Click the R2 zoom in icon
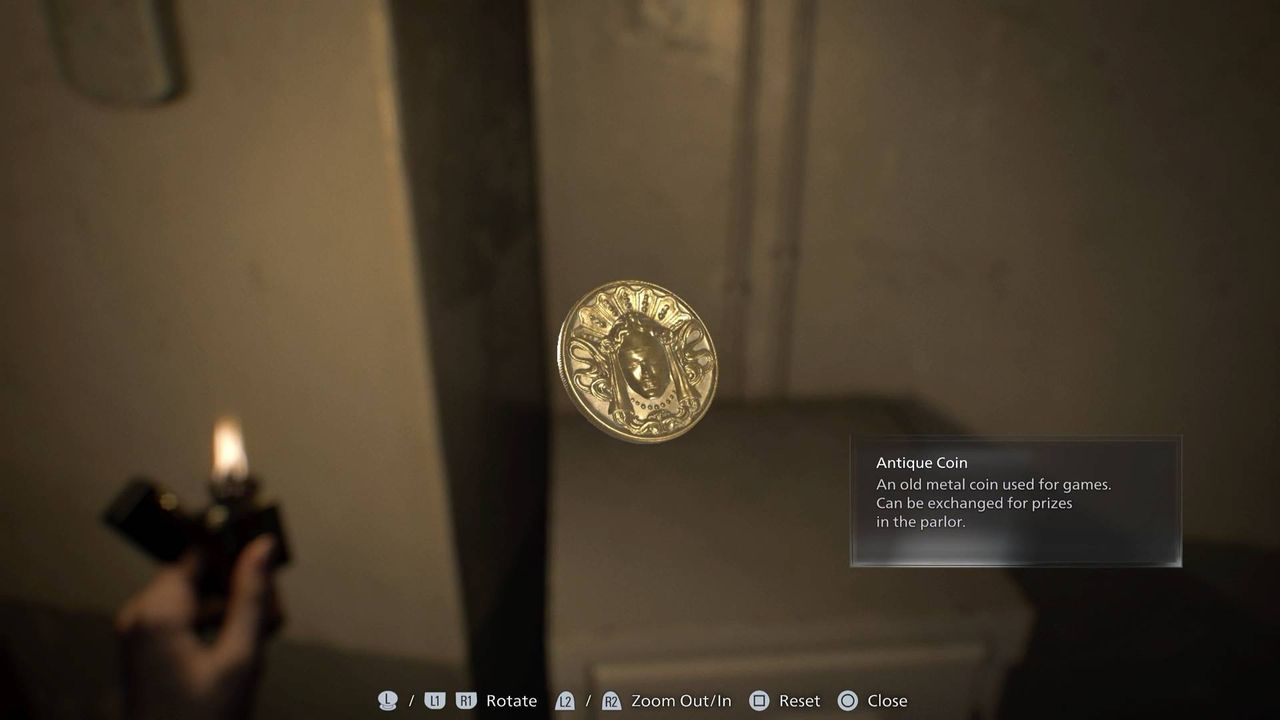 coord(612,701)
